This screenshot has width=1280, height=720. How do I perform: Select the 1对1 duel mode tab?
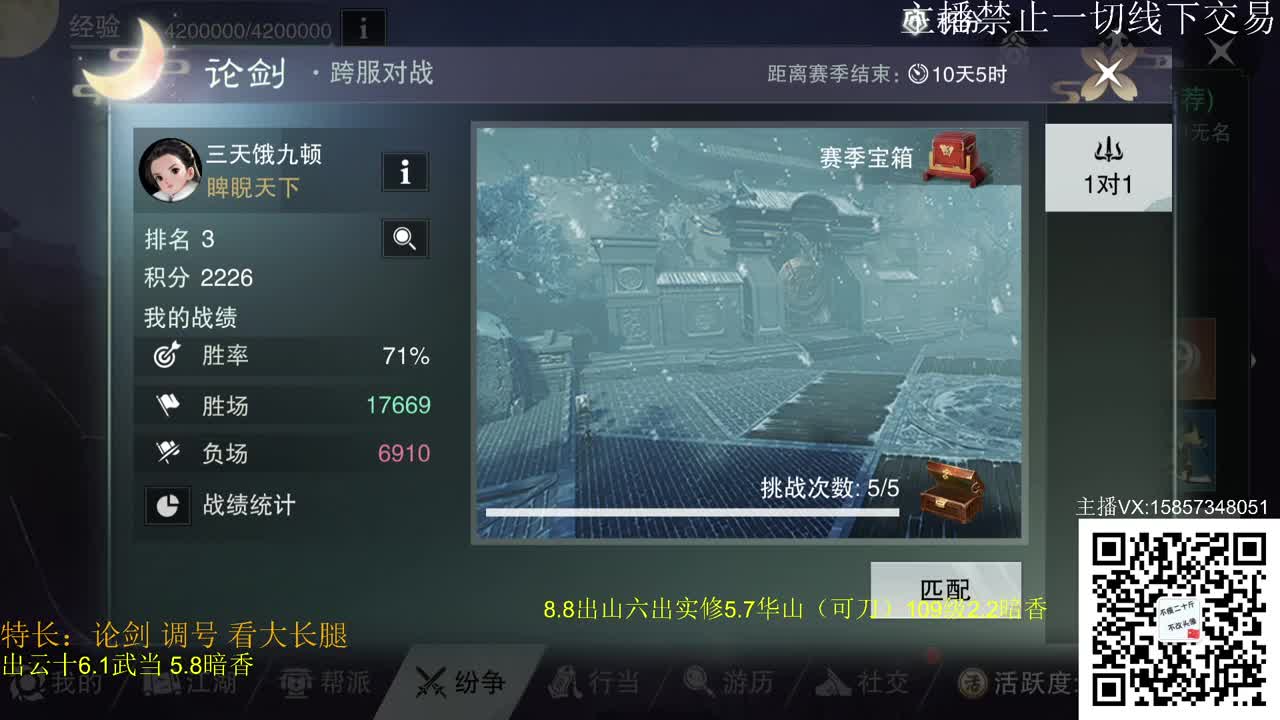pyautogui.click(x=1107, y=168)
